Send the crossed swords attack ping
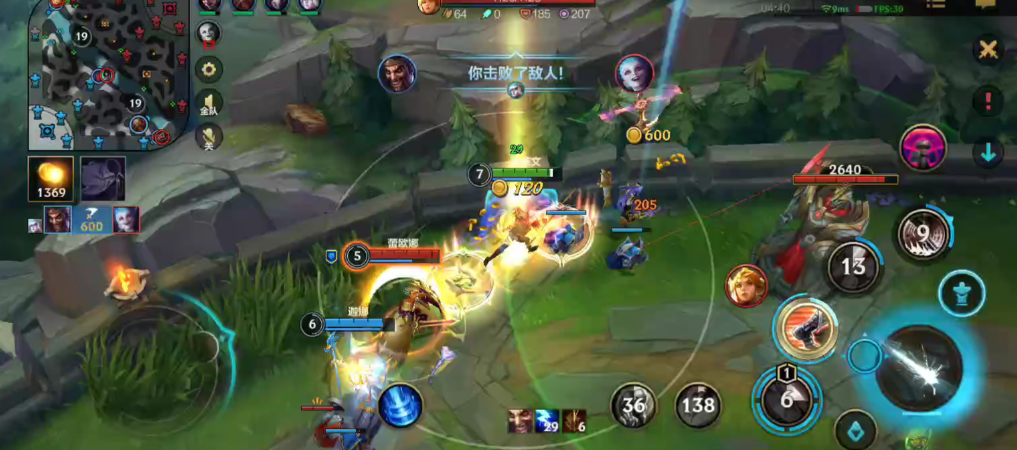This screenshot has width=1017, height=450. point(988,49)
